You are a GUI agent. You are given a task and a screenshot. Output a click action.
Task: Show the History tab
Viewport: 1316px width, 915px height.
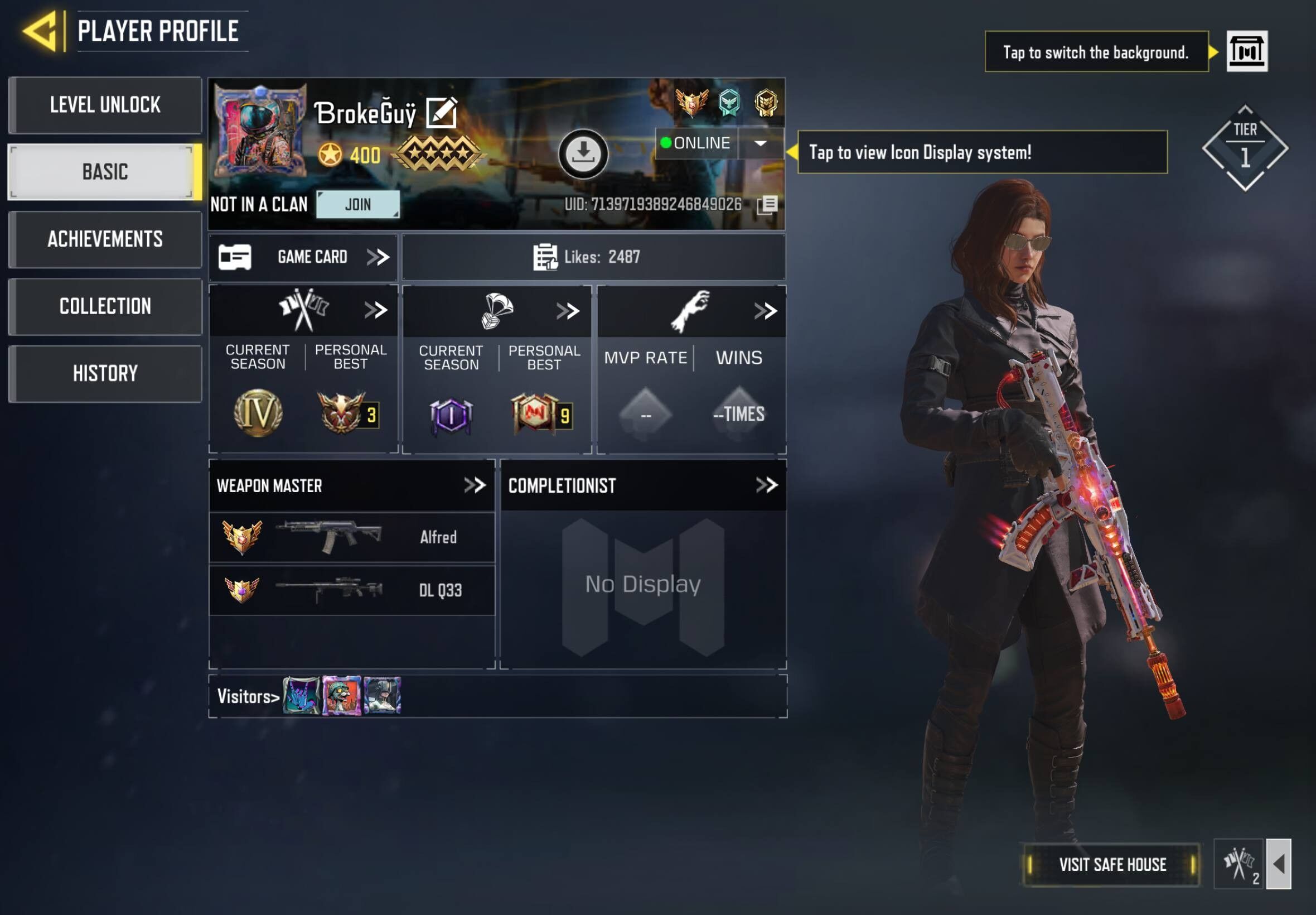pos(105,373)
